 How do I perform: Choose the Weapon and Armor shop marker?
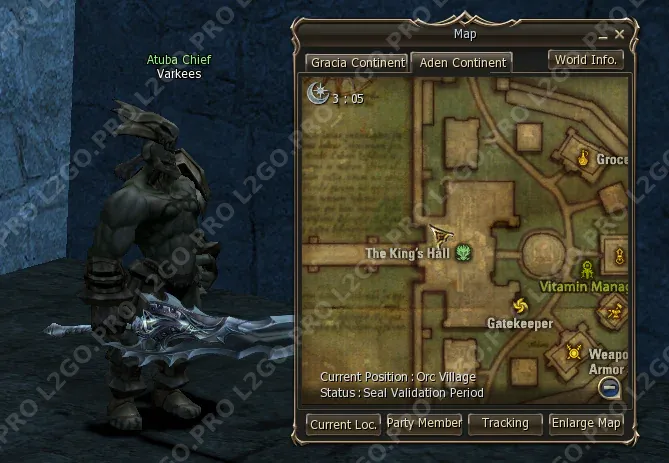pos(574,351)
